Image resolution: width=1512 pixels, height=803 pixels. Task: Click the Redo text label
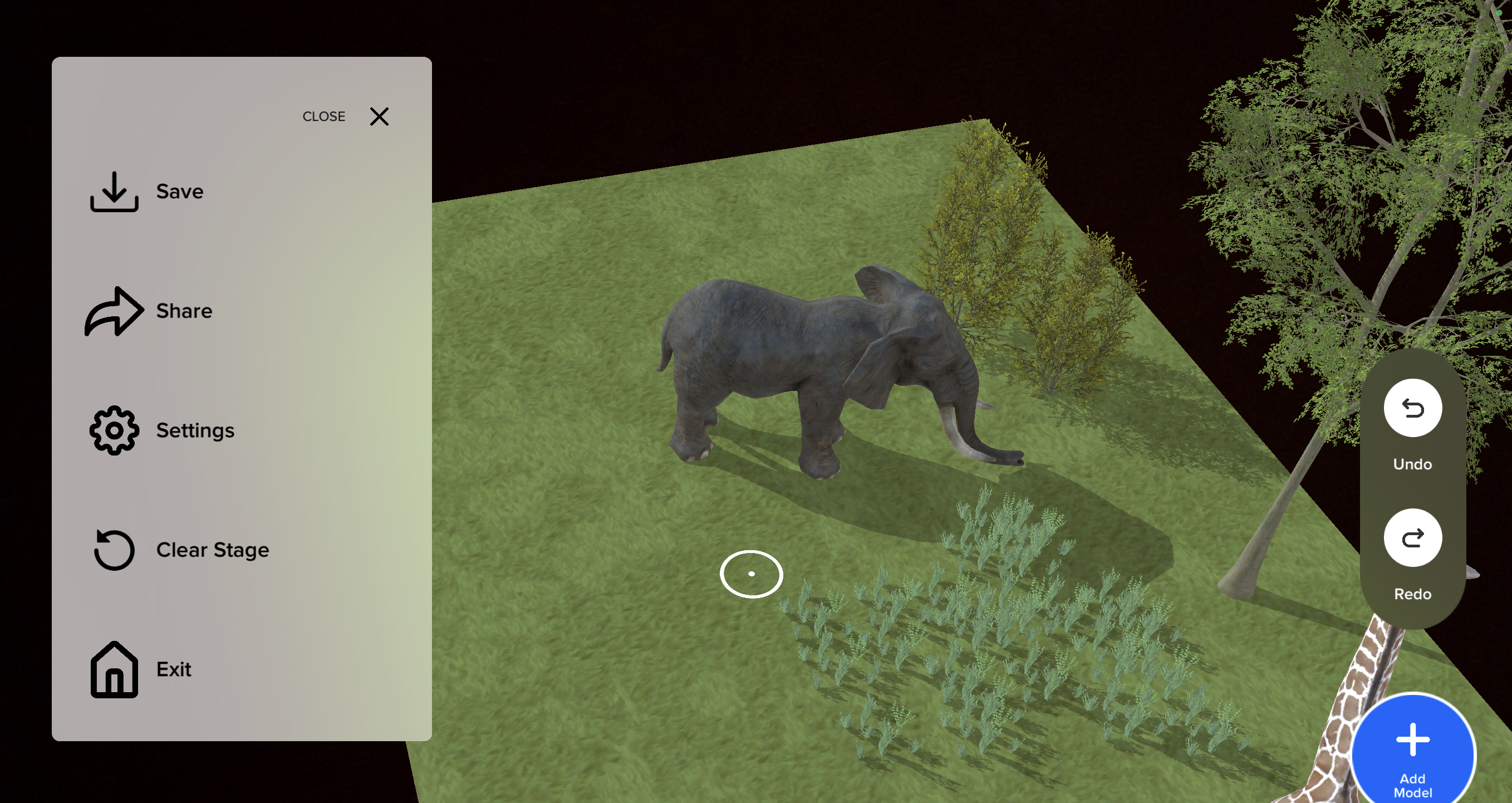[1413, 594]
